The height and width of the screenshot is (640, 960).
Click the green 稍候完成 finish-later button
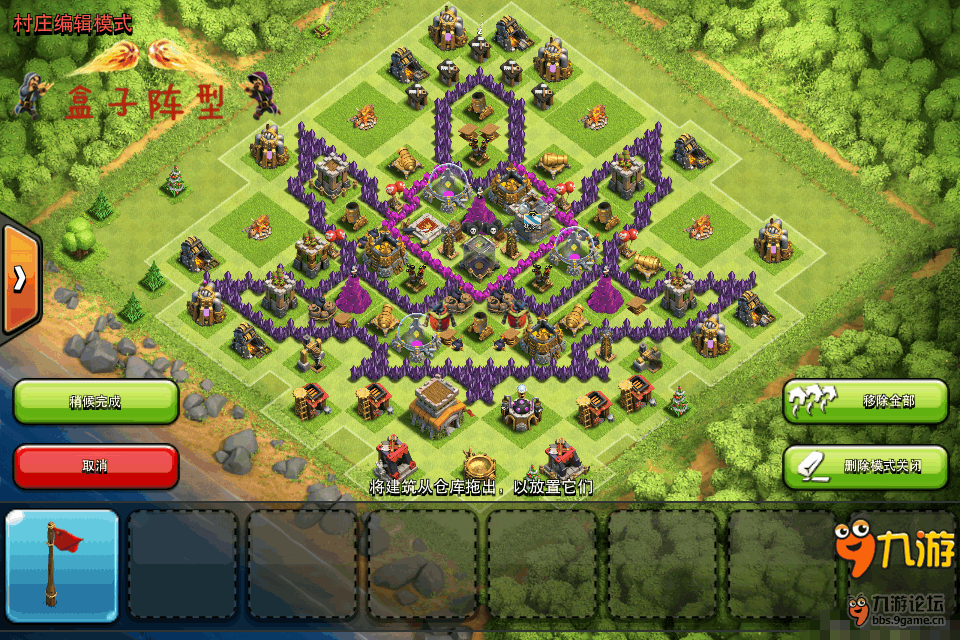click(x=96, y=401)
